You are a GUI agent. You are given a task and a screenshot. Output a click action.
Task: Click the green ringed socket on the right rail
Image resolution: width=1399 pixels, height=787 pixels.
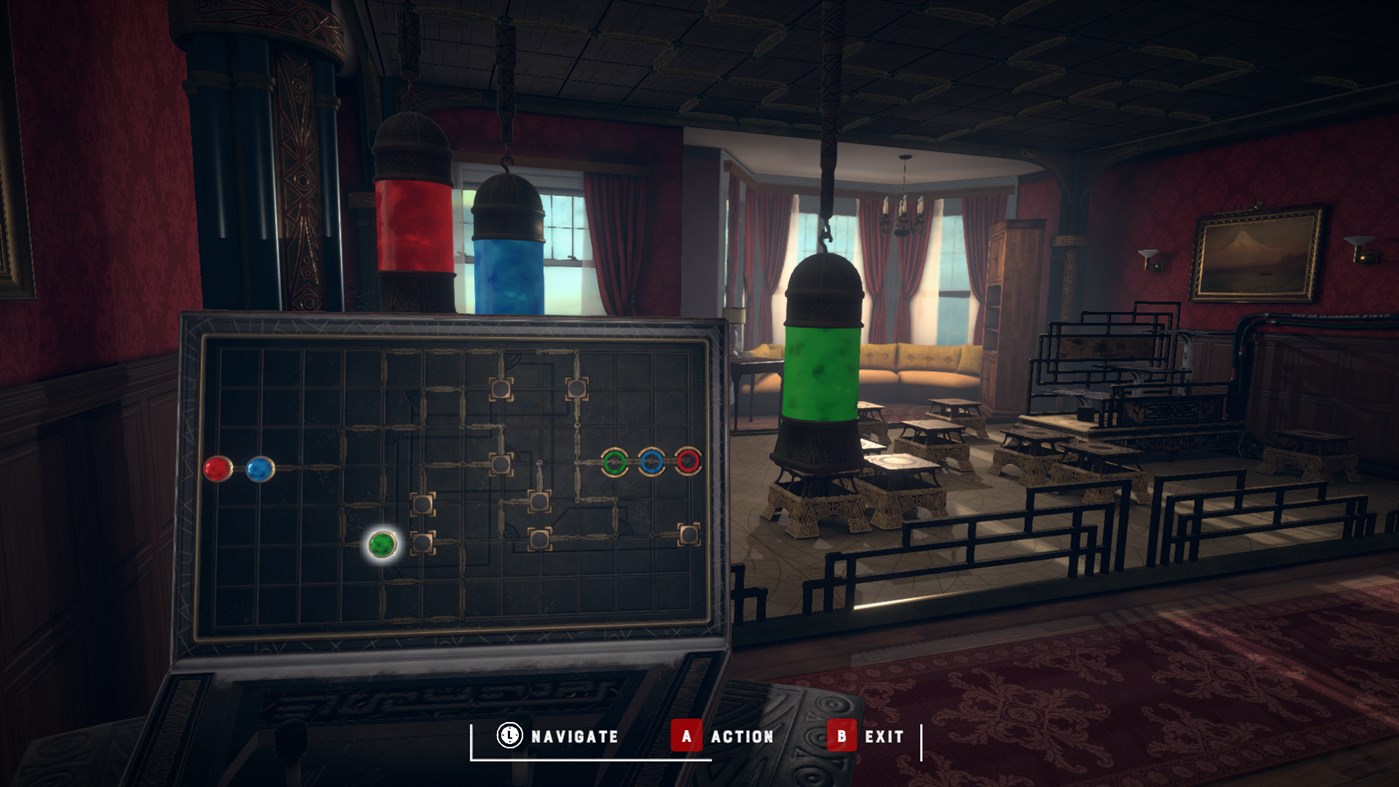pos(615,461)
